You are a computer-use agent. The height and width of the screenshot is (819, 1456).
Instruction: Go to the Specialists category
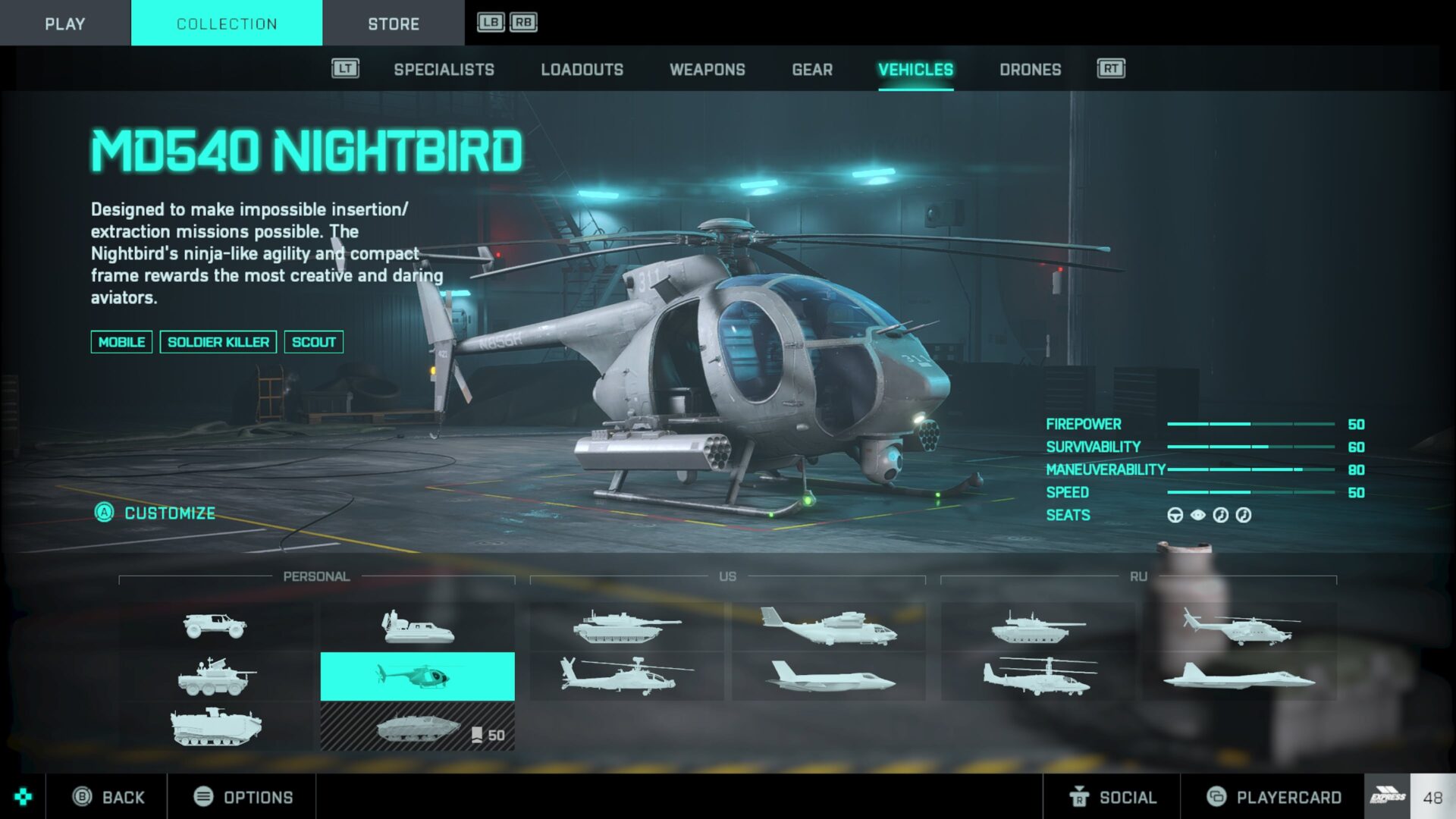coord(444,70)
